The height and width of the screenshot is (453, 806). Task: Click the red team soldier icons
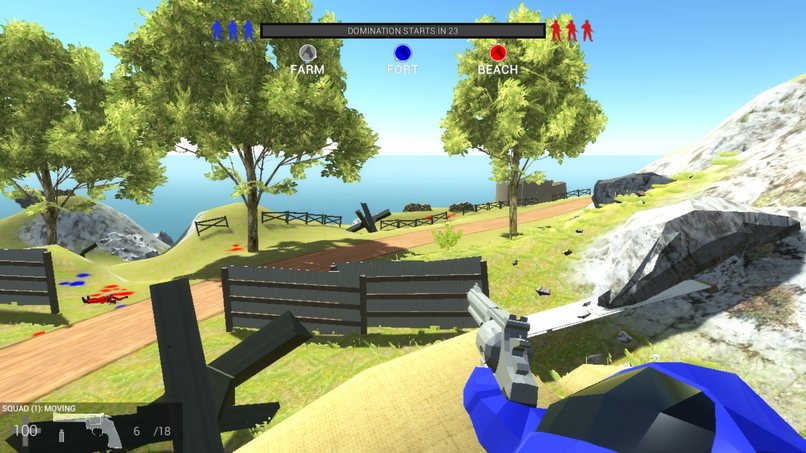pos(572,30)
